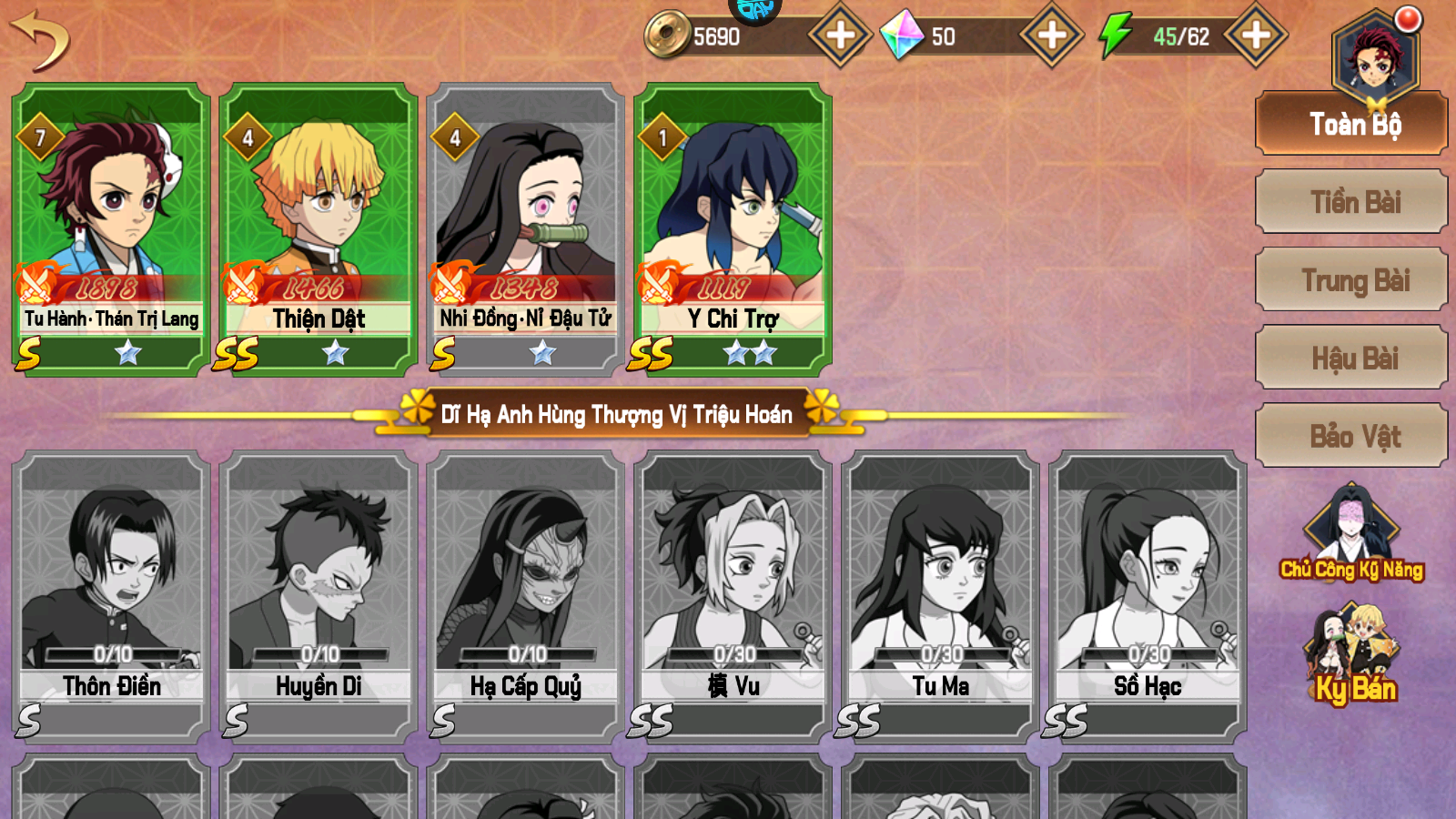
Task: Select the Trung Bài filter option
Action: coord(1350,280)
